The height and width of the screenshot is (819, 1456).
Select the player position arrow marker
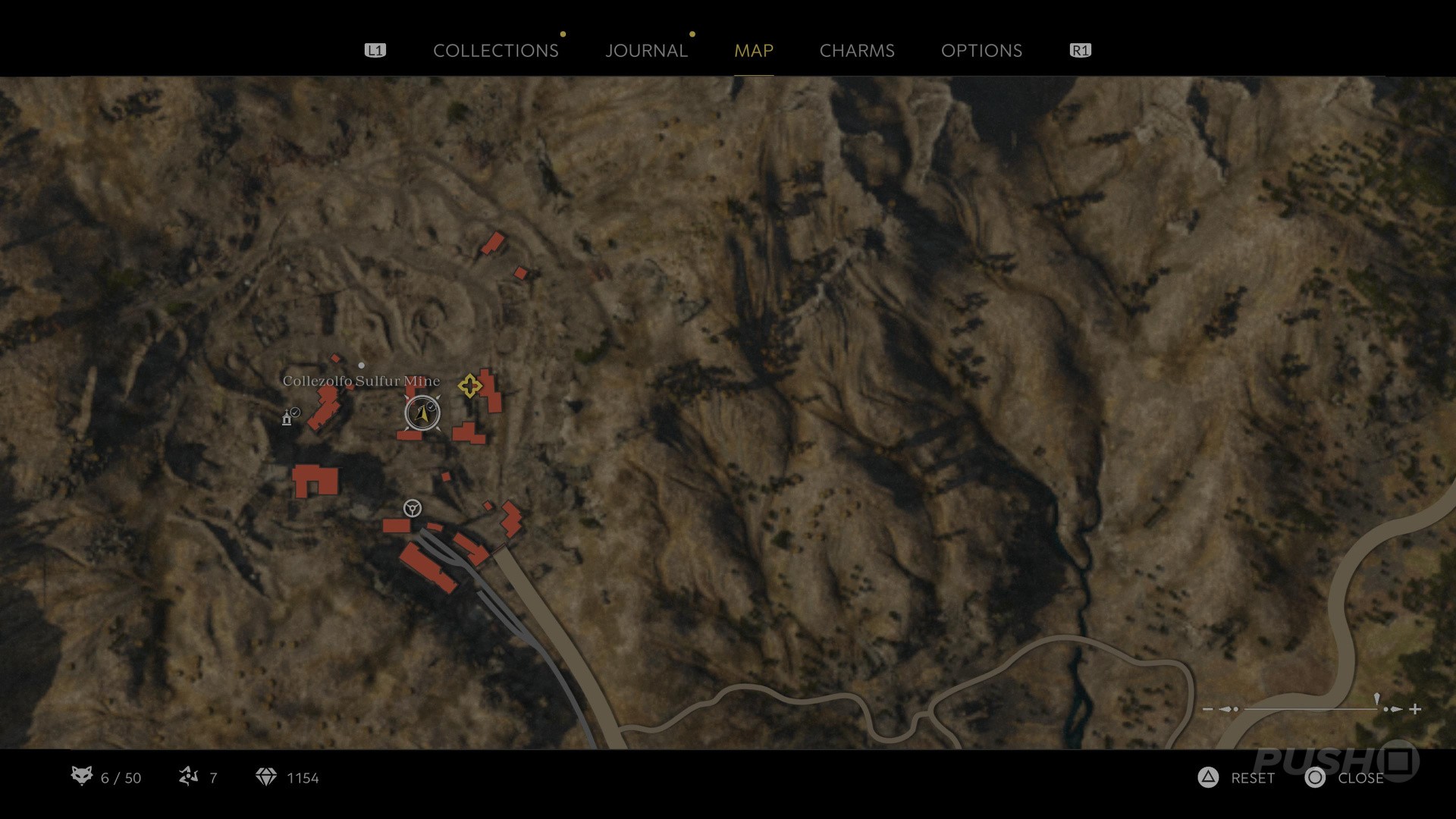tap(422, 413)
